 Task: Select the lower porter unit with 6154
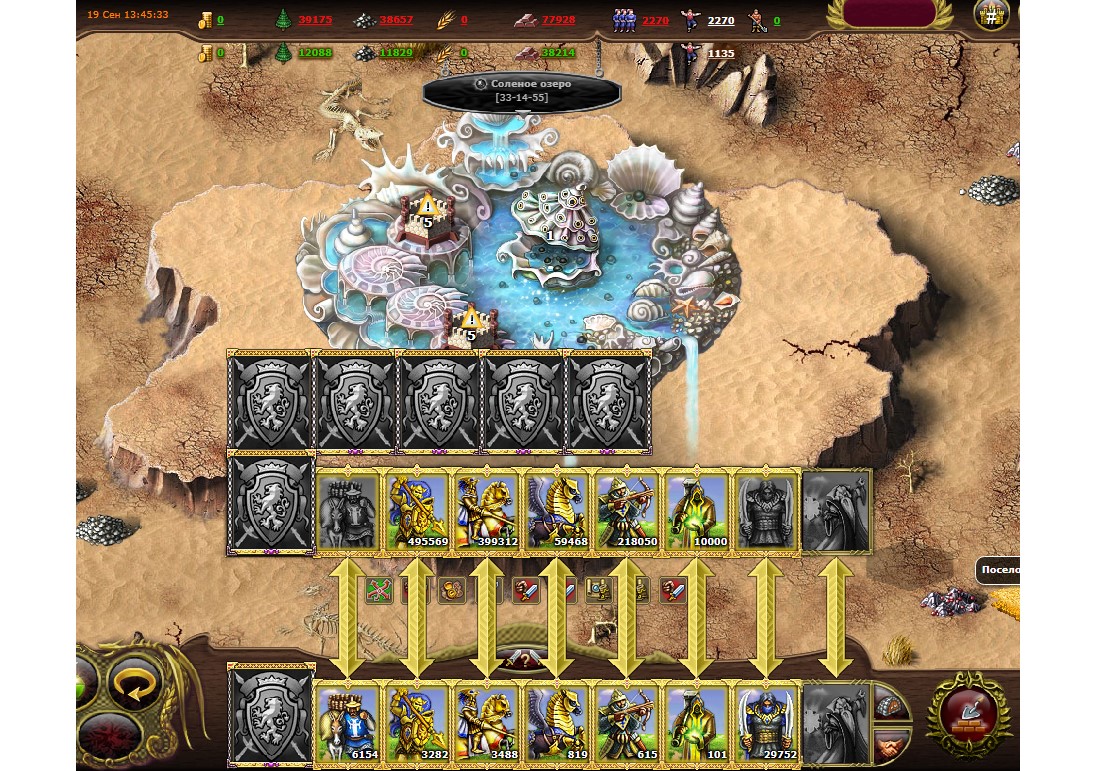347,724
